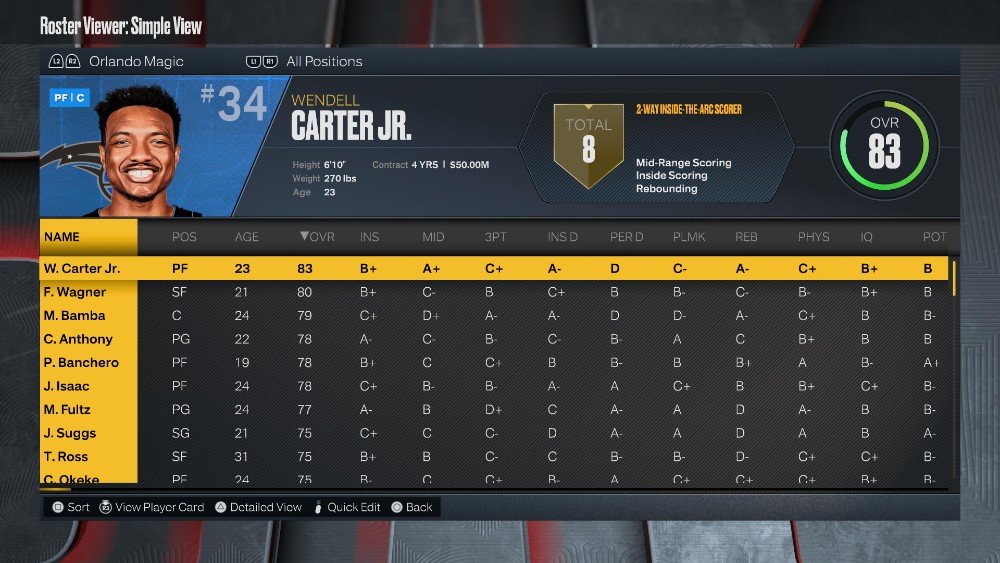1000x563 pixels.
Task: Change the All Positions filter
Action: [x=324, y=61]
